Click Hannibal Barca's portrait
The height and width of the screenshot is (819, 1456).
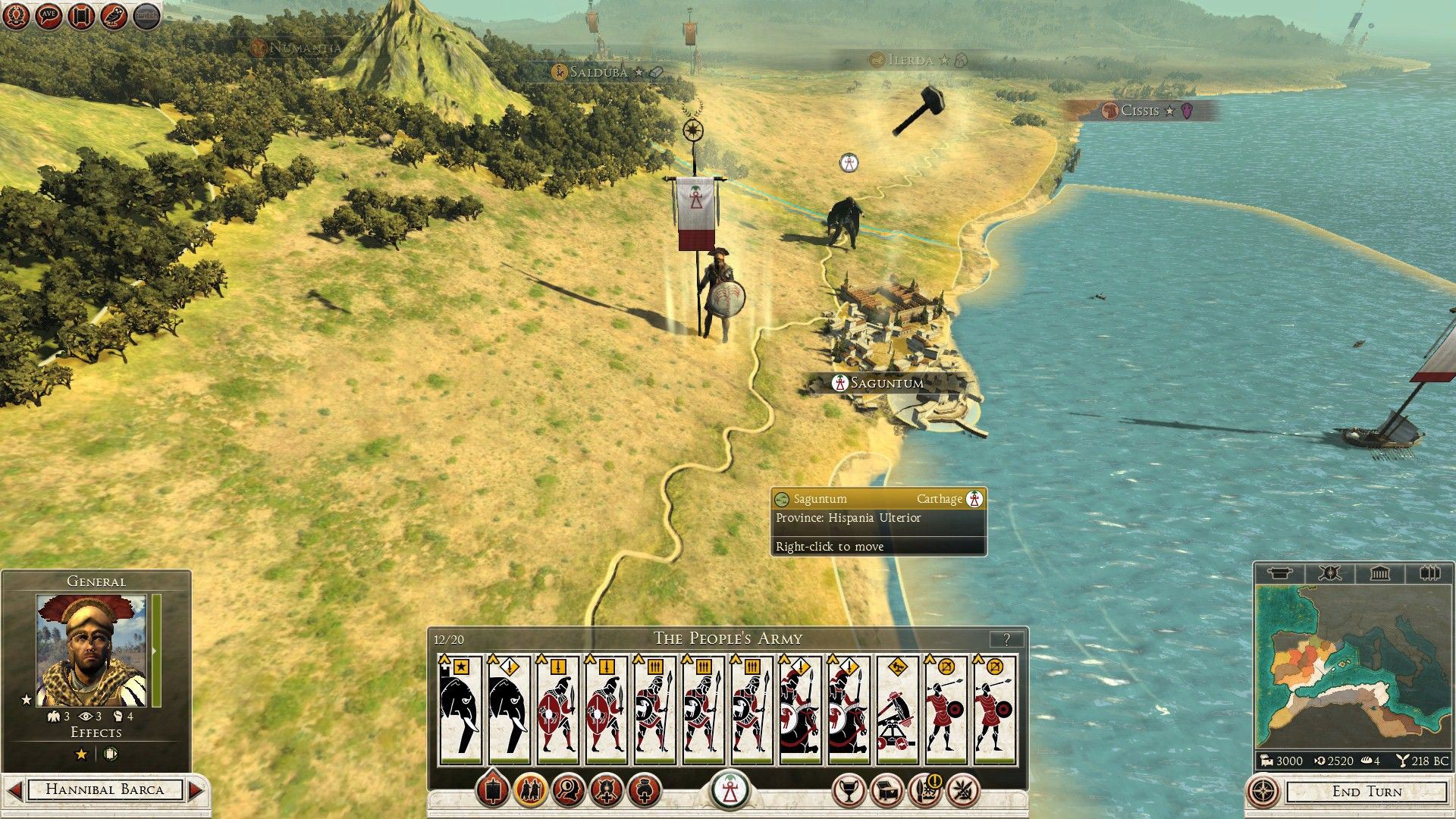tap(92, 651)
